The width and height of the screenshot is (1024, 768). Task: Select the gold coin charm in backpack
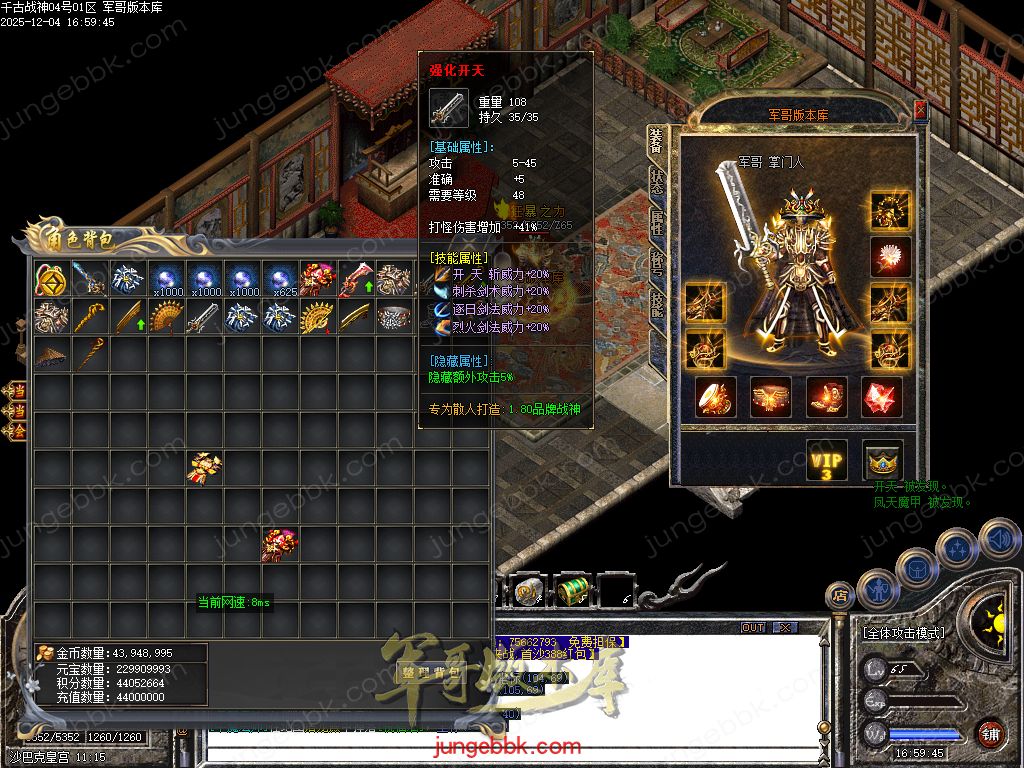coord(51,279)
